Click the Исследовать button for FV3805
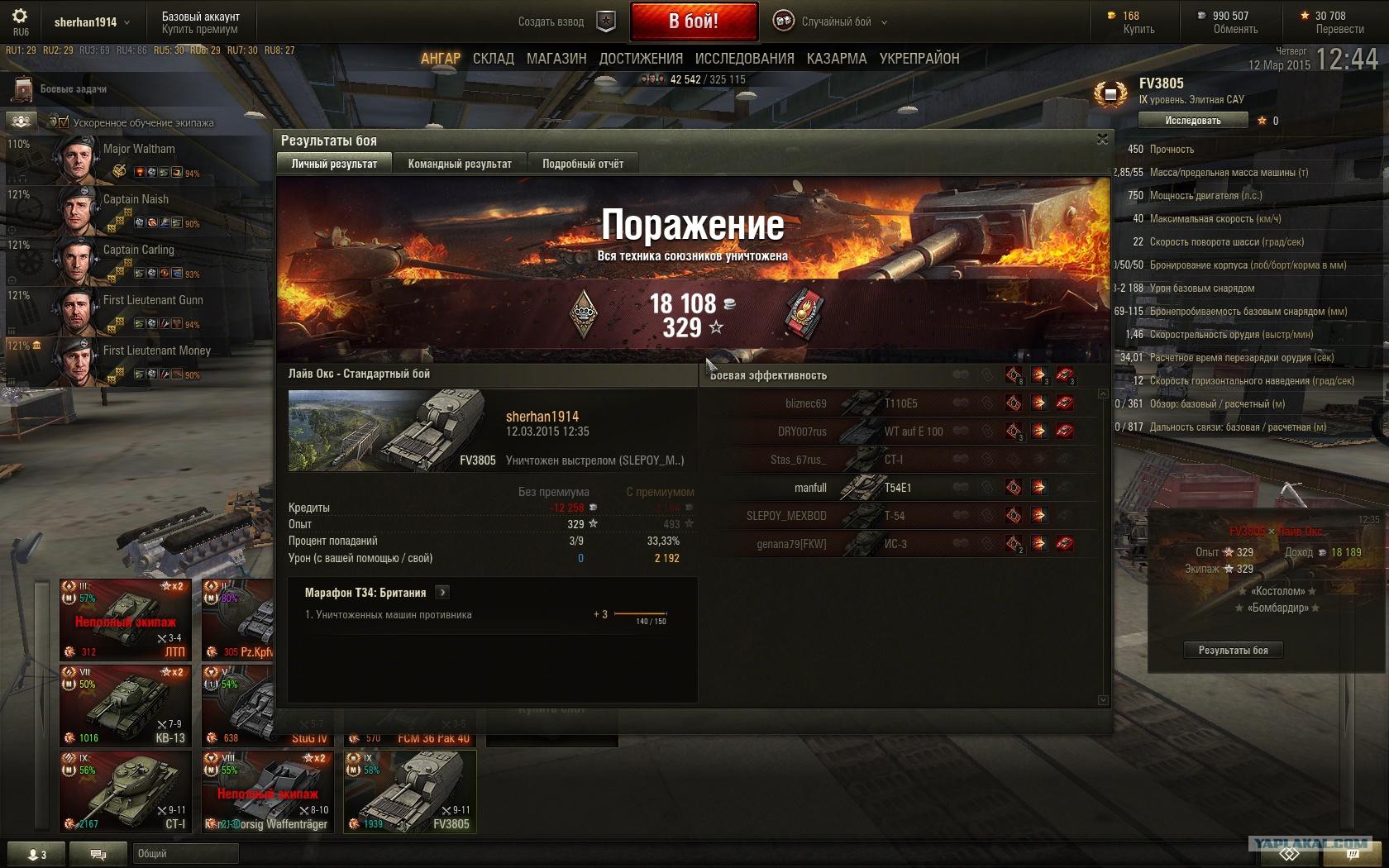 [1192, 121]
